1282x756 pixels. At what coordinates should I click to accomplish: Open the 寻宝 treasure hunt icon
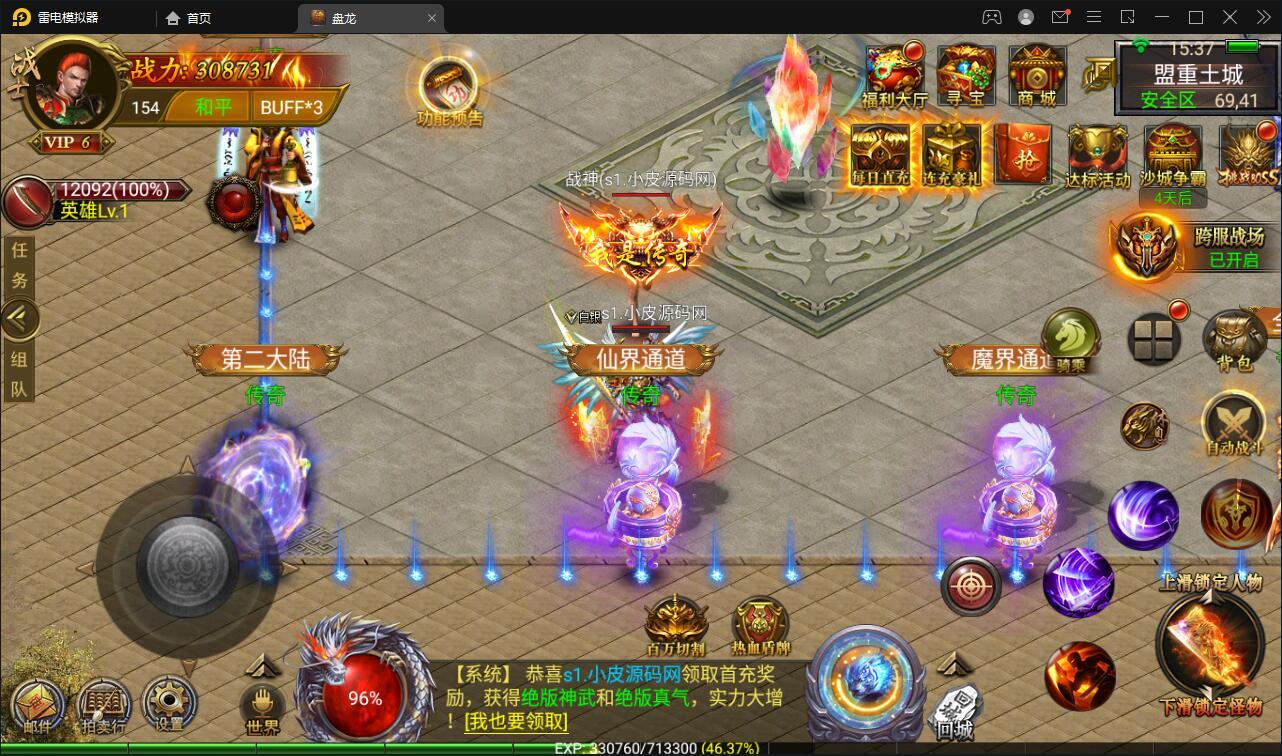pos(967,75)
